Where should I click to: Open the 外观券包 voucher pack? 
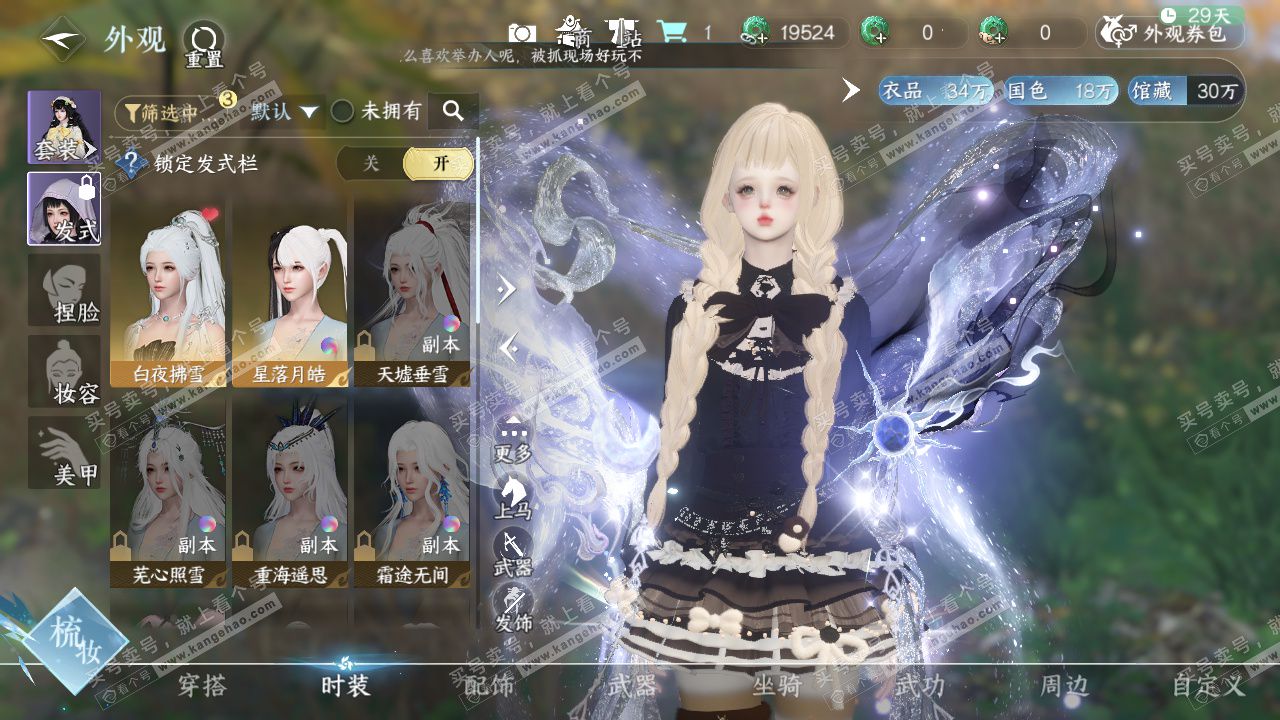click(x=1171, y=33)
